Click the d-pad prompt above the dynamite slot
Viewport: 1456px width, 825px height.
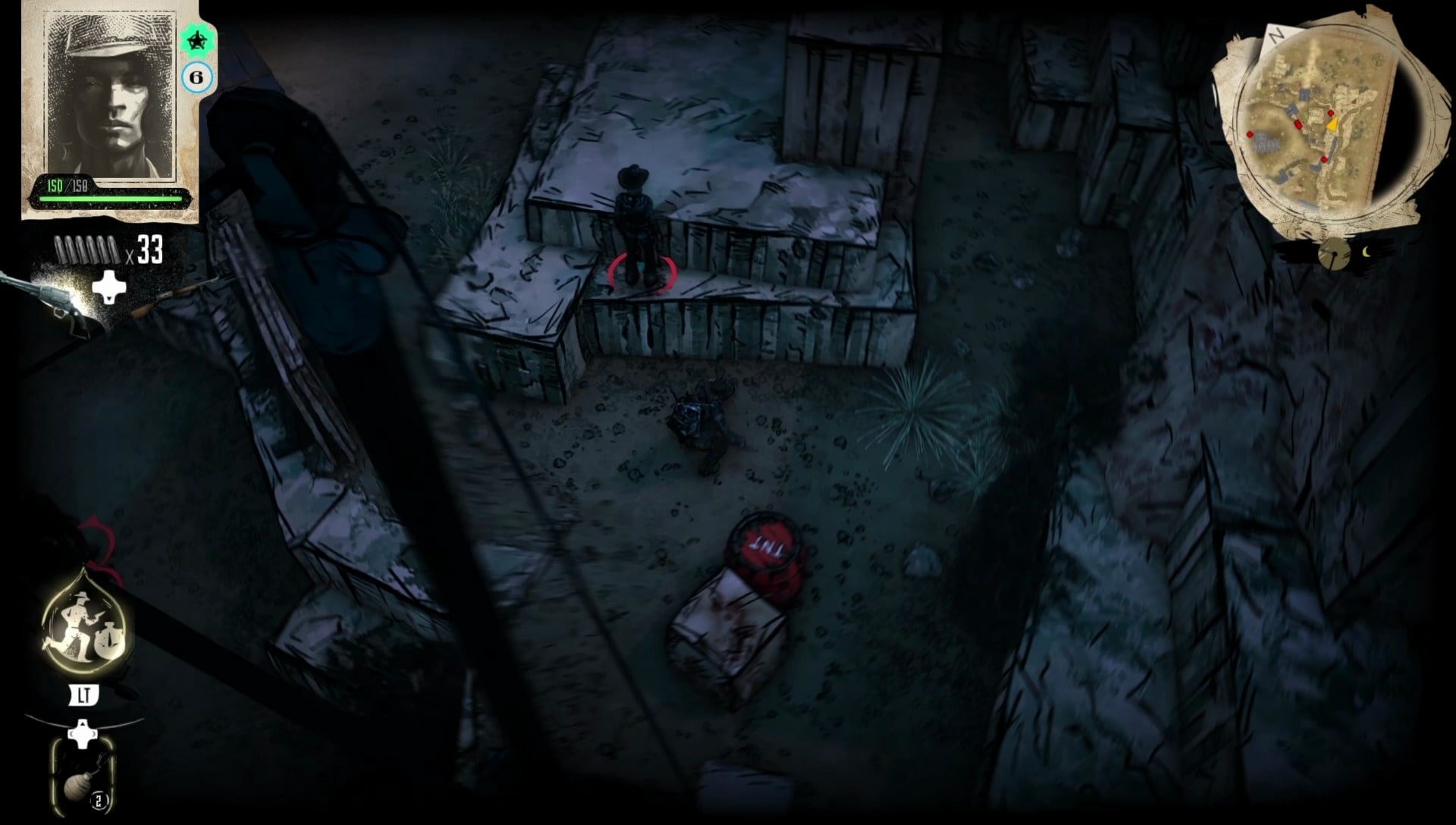(83, 732)
